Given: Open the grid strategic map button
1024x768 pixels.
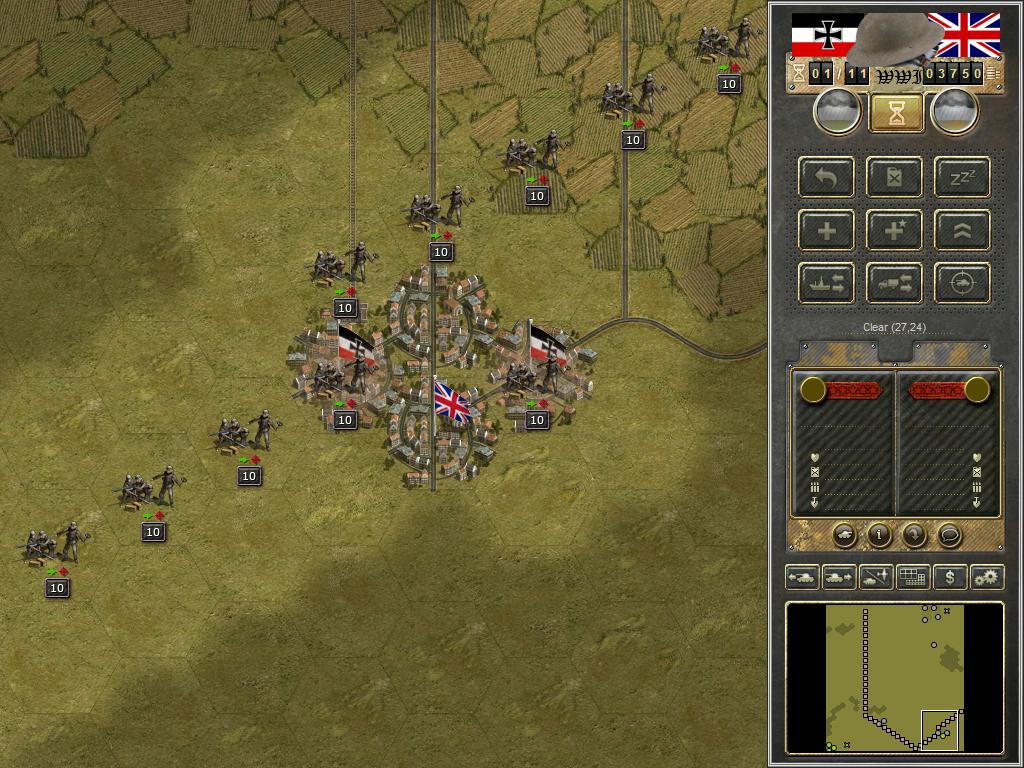Looking at the screenshot, I should click(x=912, y=577).
